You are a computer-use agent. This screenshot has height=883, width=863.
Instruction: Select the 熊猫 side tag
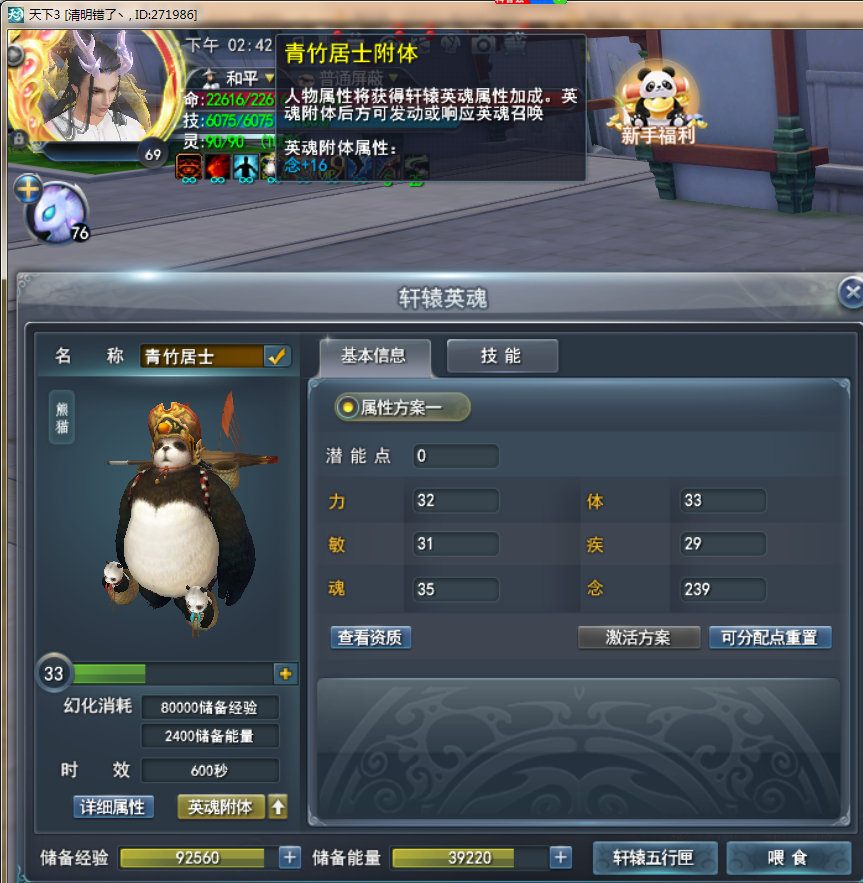(x=62, y=416)
